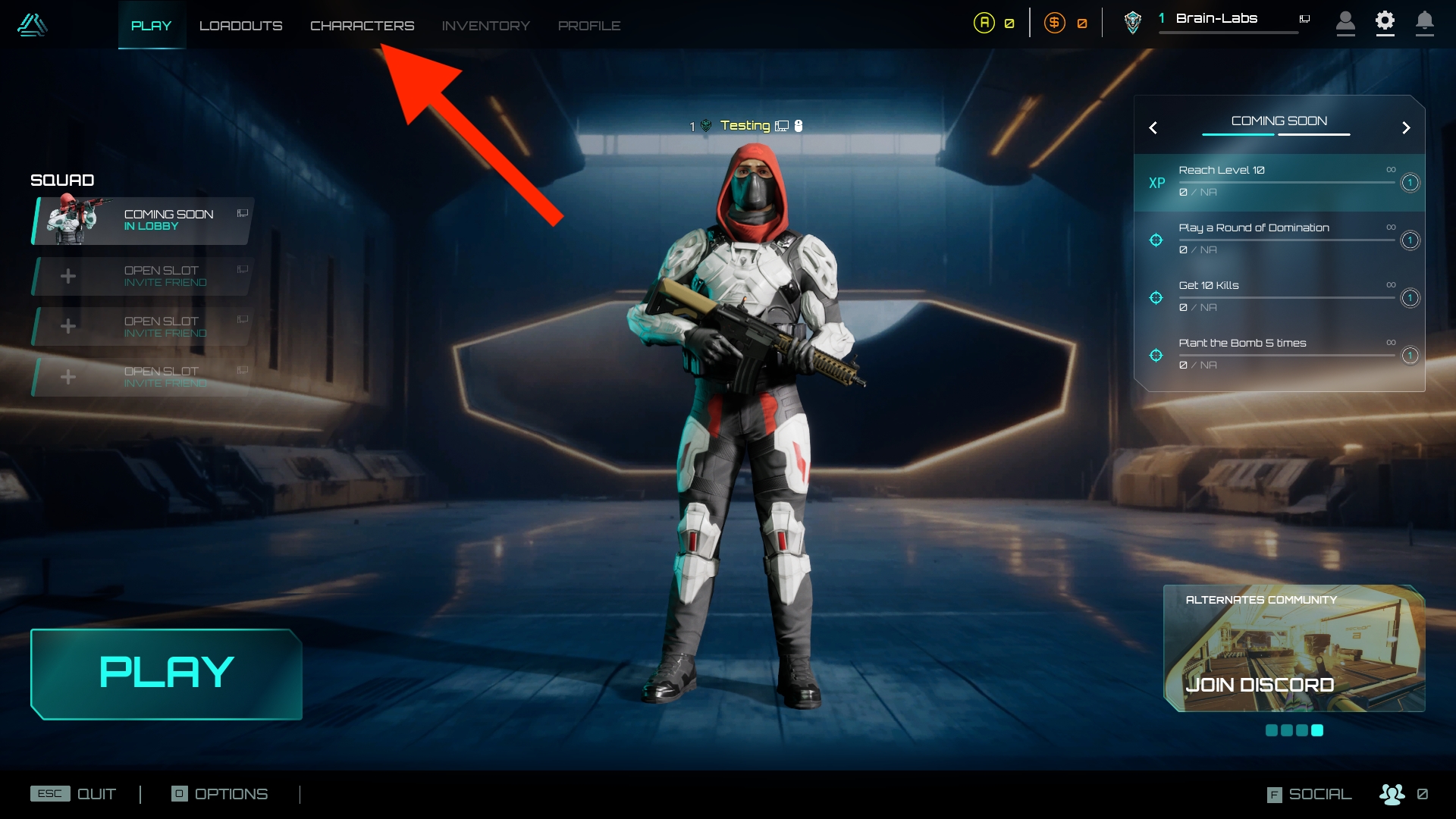Open the Characters tab

pyautogui.click(x=362, y=26)
